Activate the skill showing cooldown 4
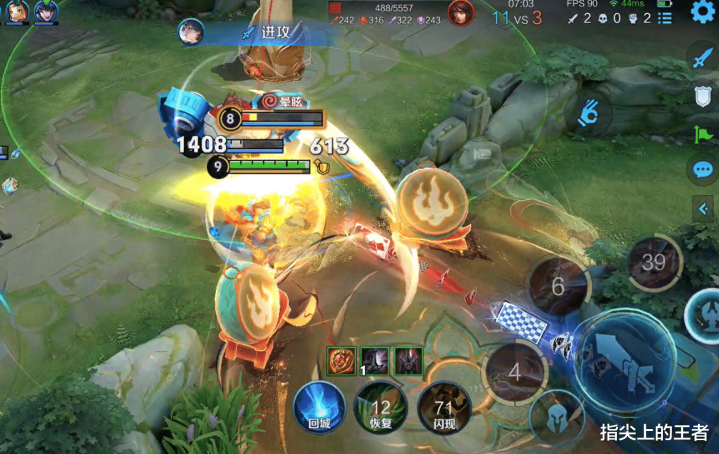The image size is (719, 454). tap(514, 371)
